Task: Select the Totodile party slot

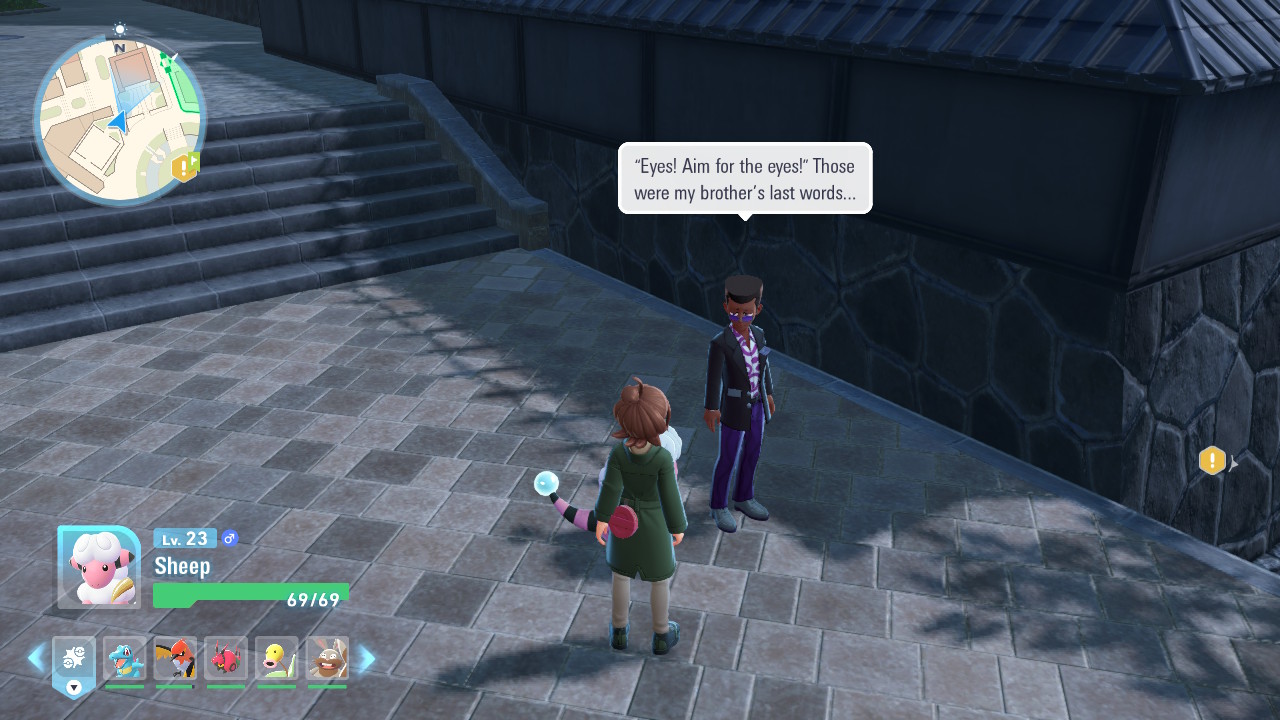Action: click(x=125, y=659)
